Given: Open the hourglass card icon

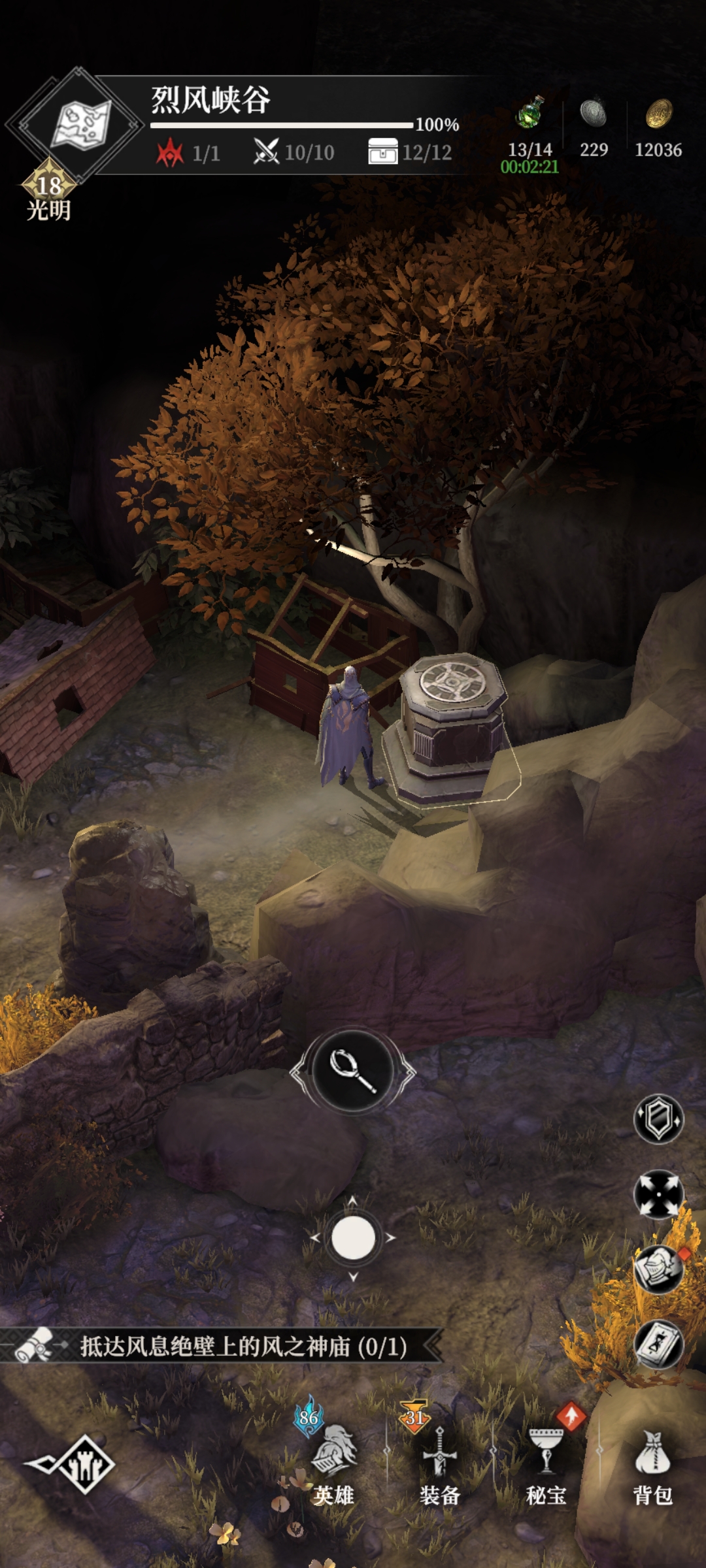Looking at the screenshot, I should tap(658, 1345).
